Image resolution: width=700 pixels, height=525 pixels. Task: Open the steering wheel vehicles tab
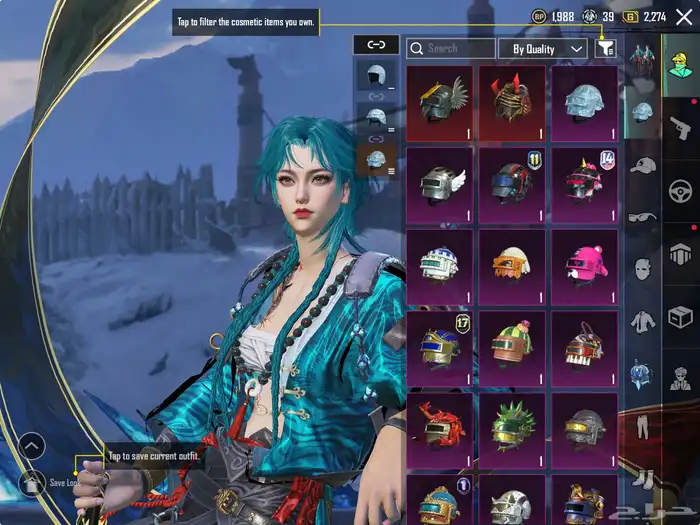[x=680, y=190]
